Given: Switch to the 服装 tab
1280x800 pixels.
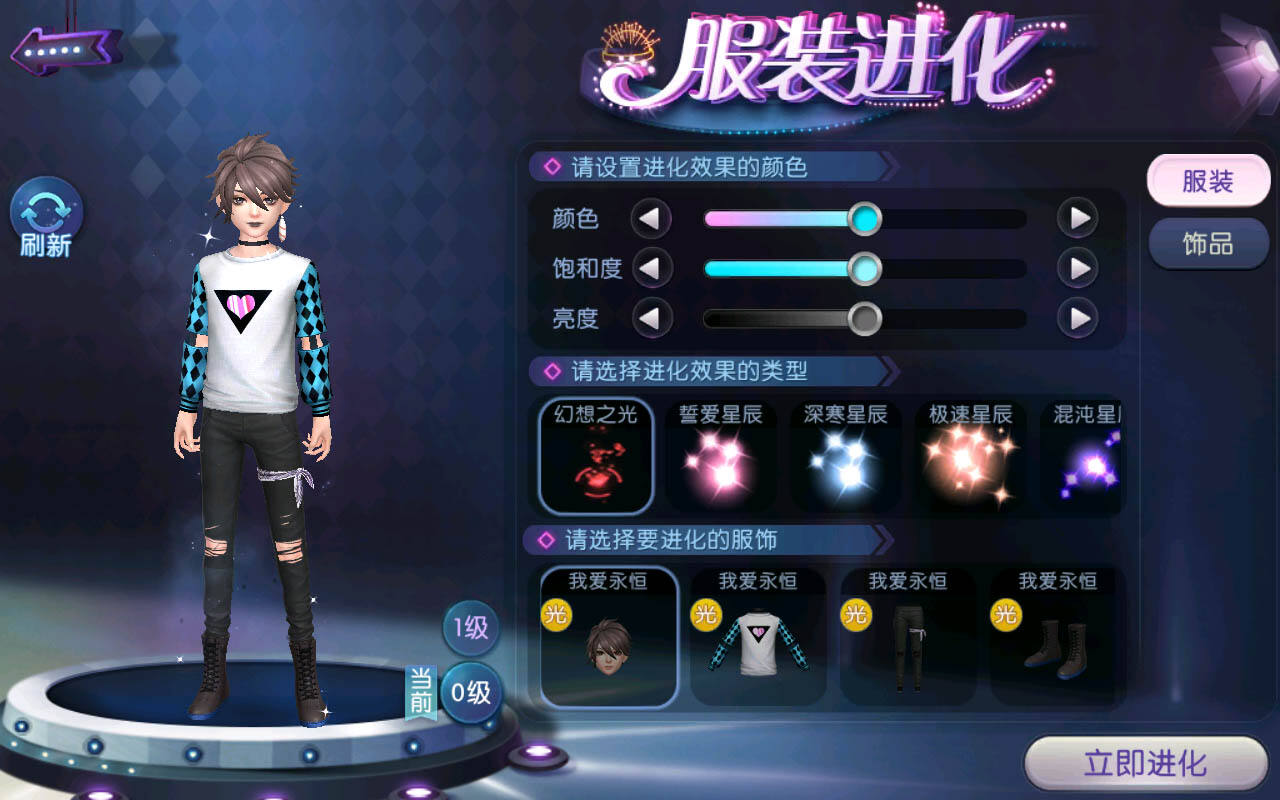Looking at the screenshot, I should (1208, 181).
